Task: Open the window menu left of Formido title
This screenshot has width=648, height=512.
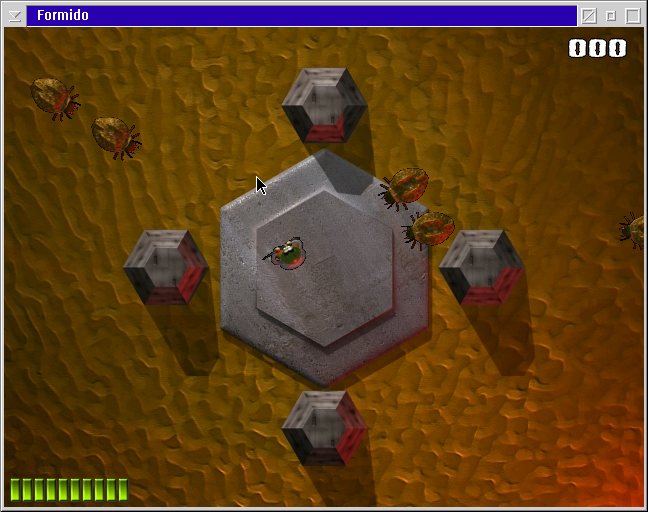Action: pos(15,16)
